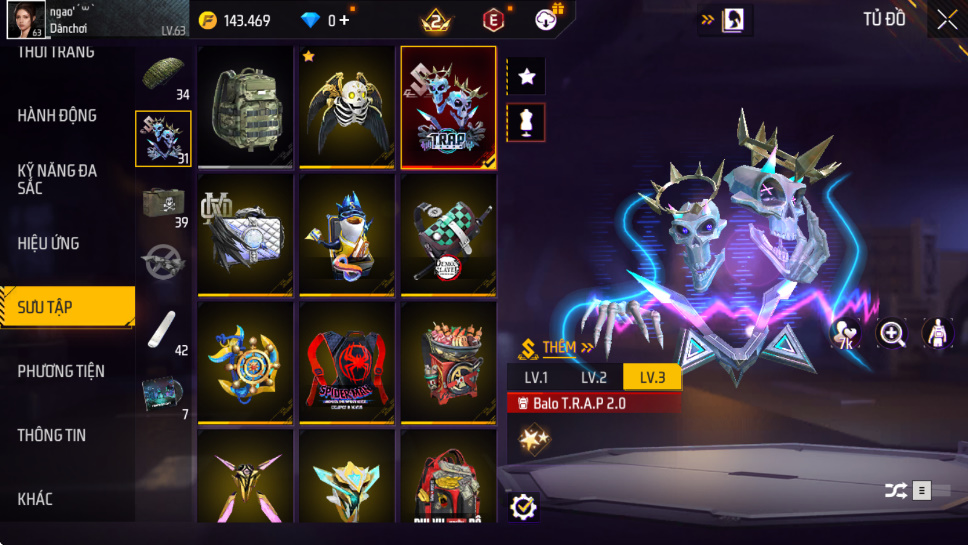Click the magnifier zoom preview button
This screenshot has width=968, height=545.
click(x=892, y=334)
